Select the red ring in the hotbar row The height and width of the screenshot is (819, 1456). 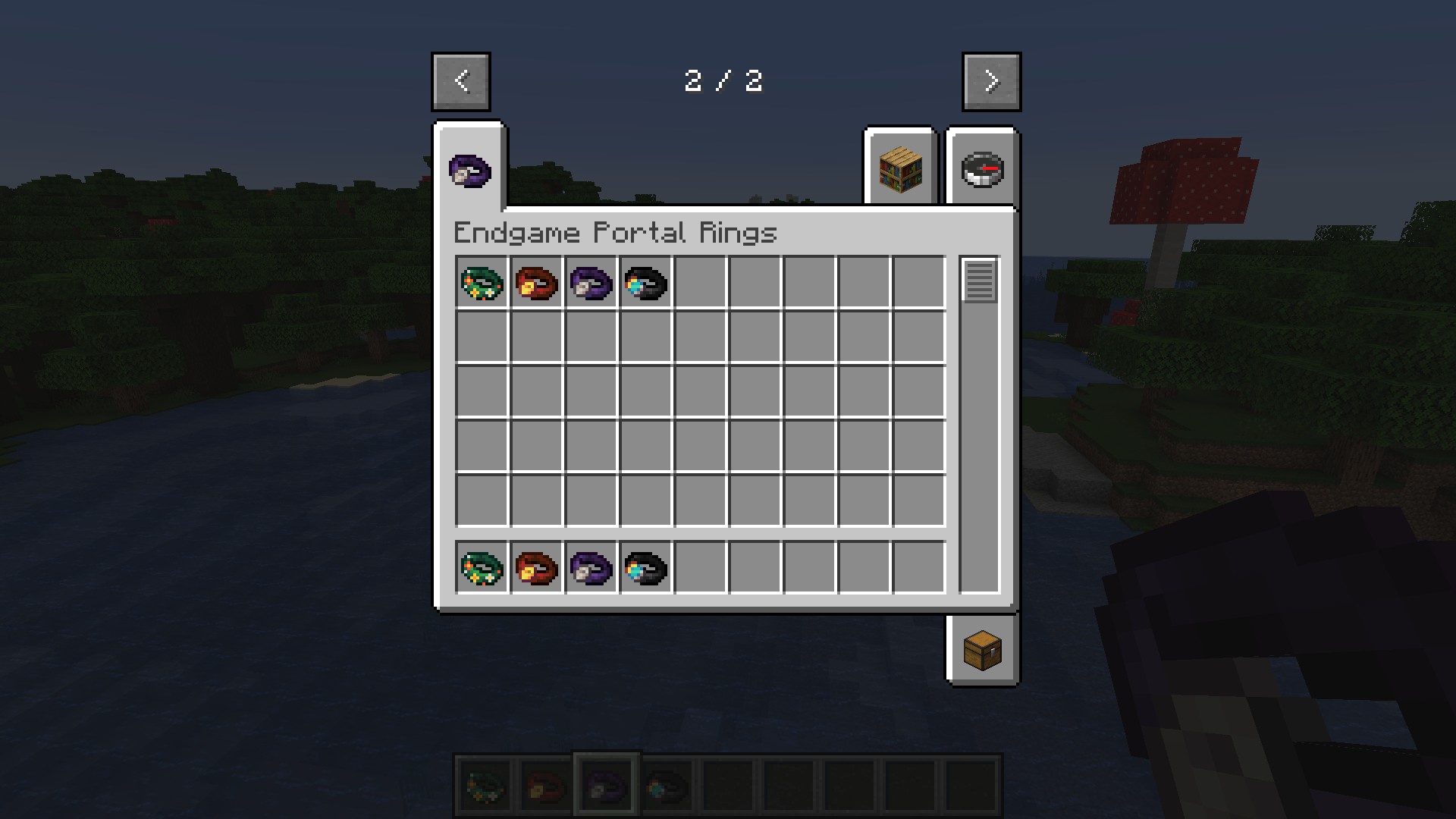[537, 568]
